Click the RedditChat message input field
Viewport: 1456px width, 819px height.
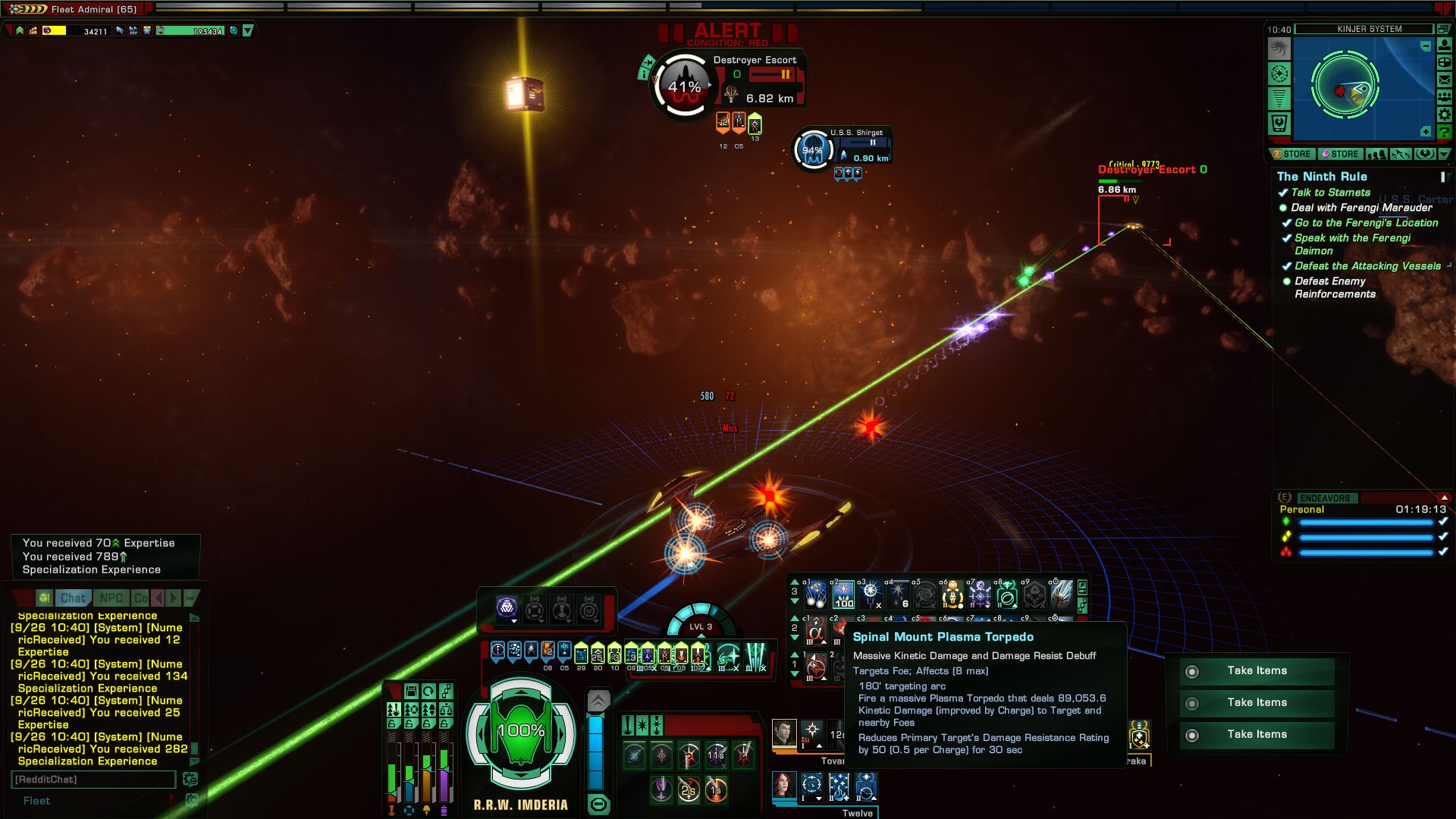point(93,780)
